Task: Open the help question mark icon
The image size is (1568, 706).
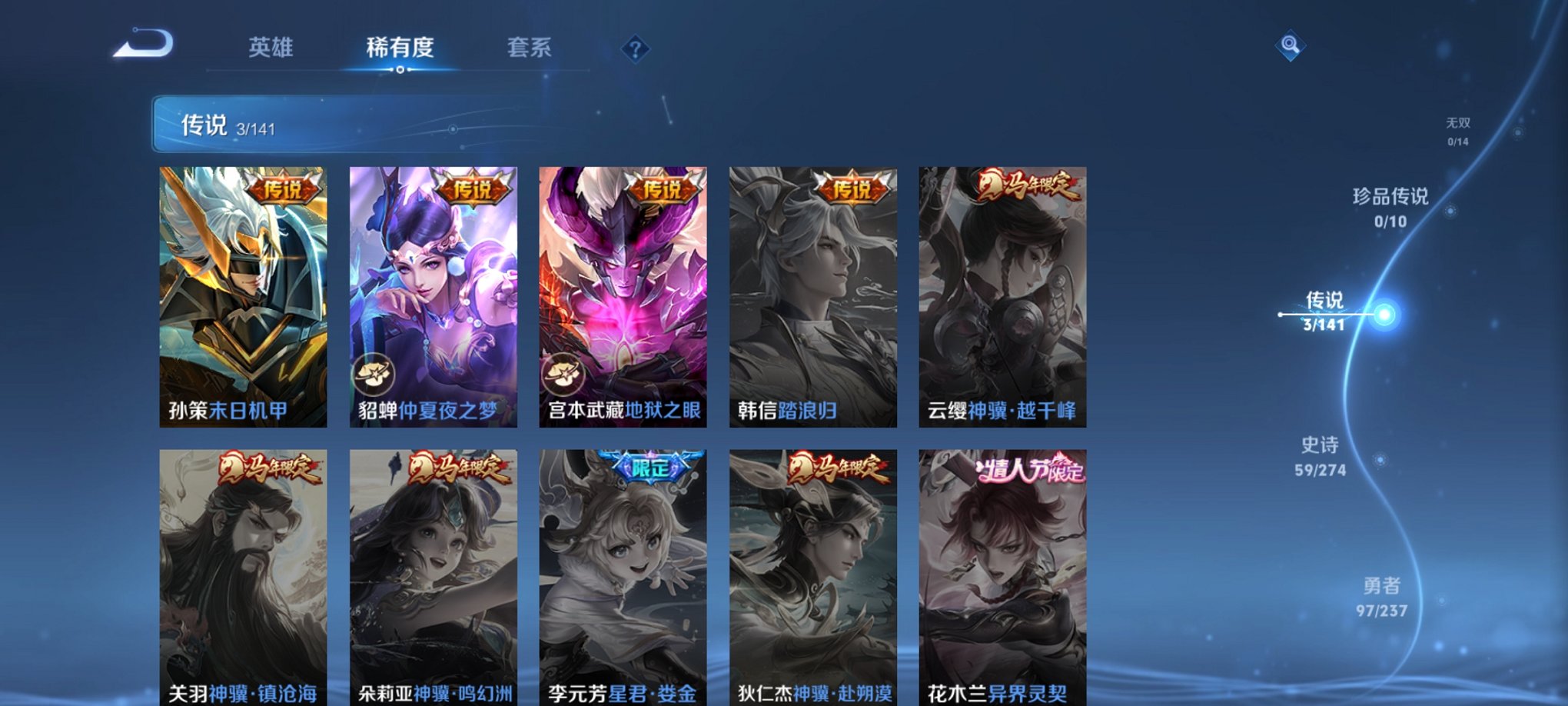Action: click(x=635, y=50)
